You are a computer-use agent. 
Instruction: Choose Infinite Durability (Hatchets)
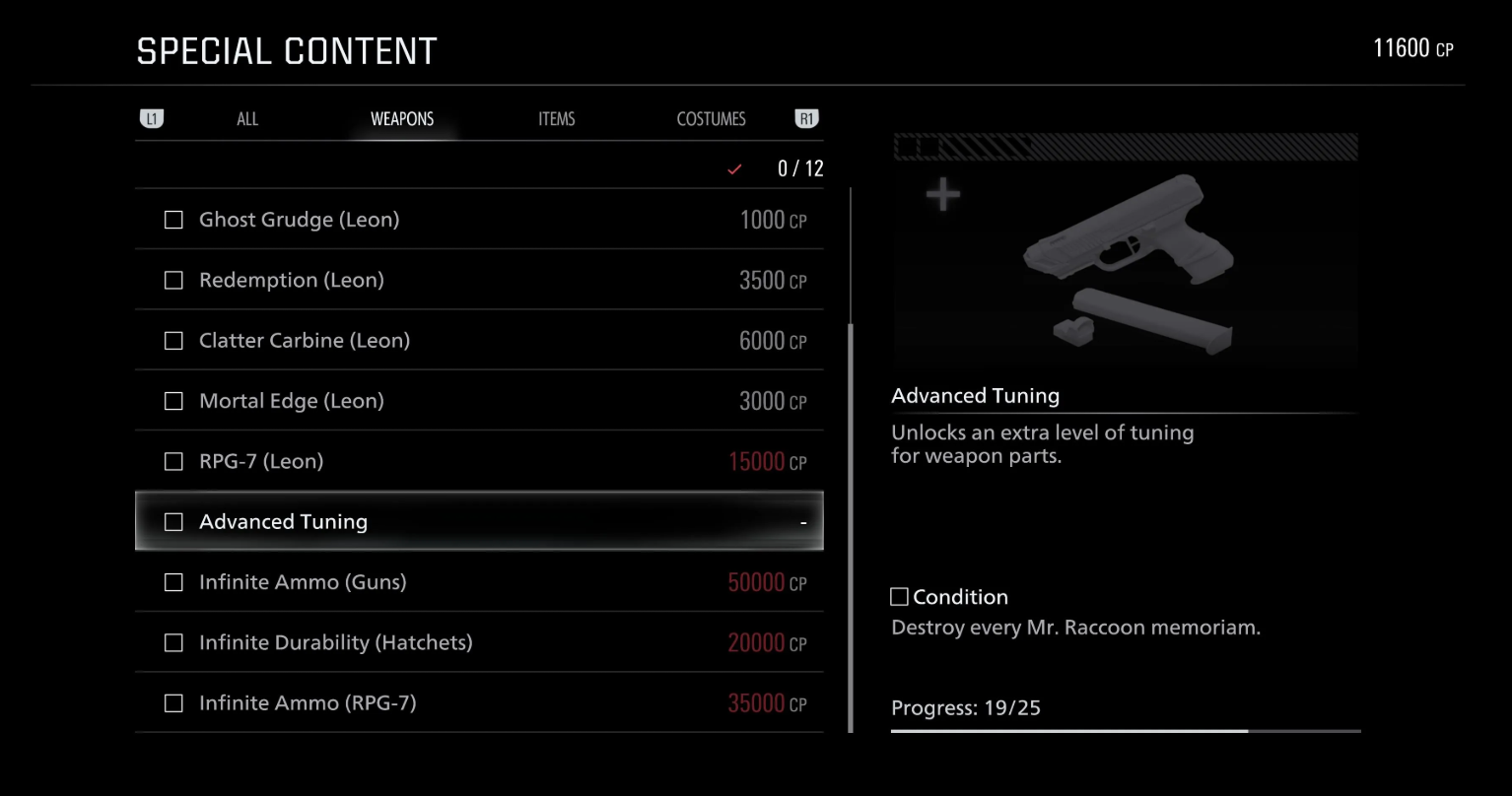pyautogui.click(x=479, y=642)
